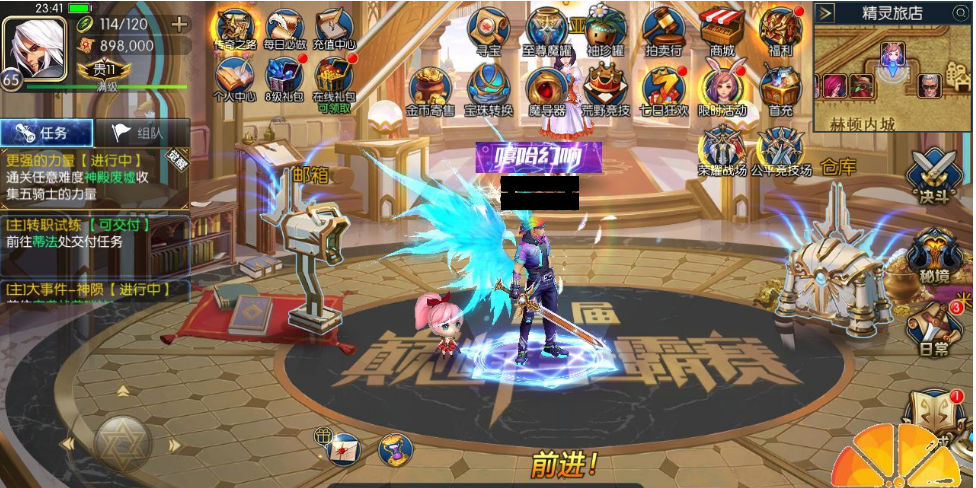This screenshot has height=488, width=976.
Task: Open the 福利 welfare rewards icon
Action: tap(780, 29)
